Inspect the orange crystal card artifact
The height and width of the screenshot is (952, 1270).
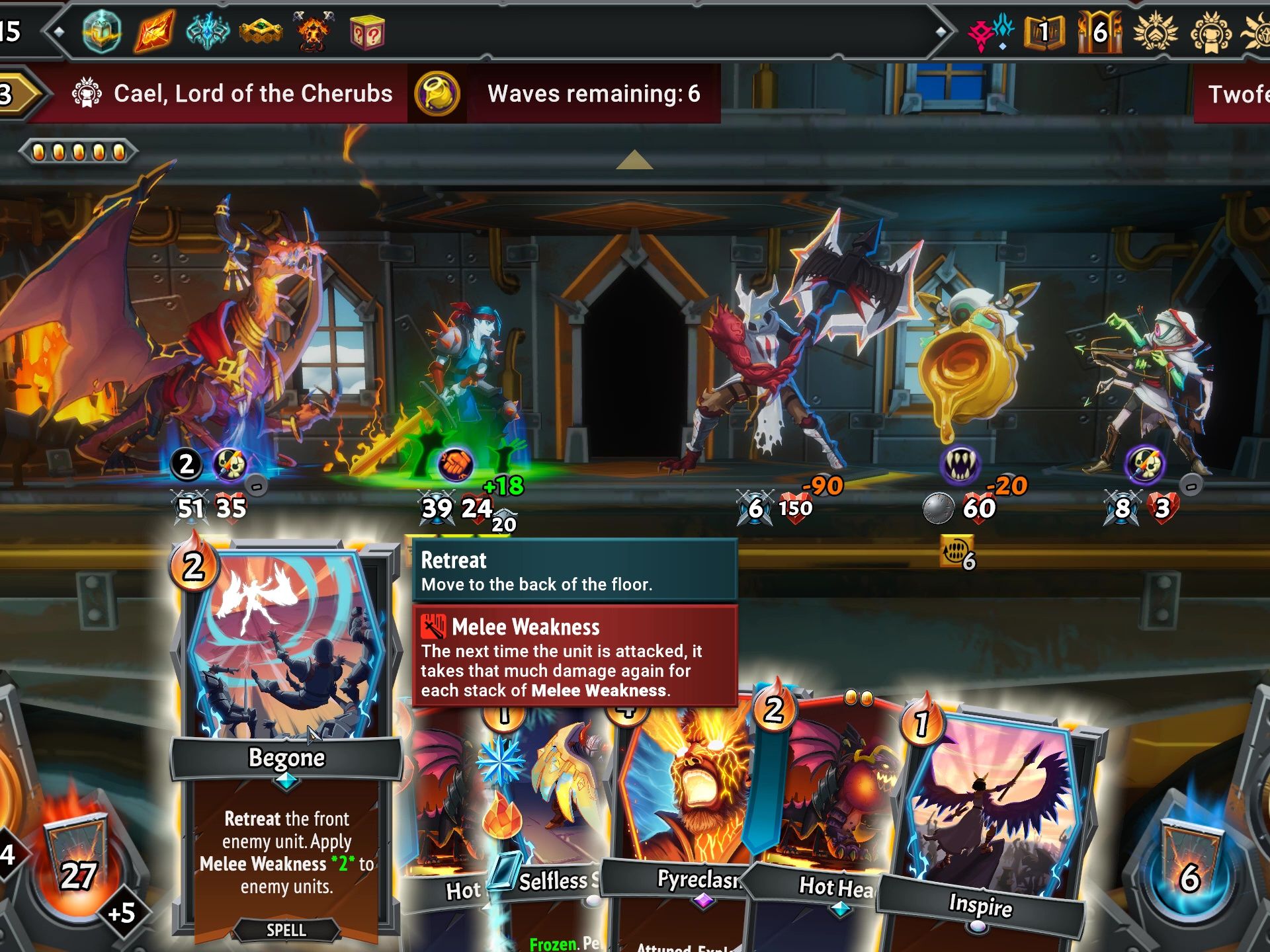[155, 31]
